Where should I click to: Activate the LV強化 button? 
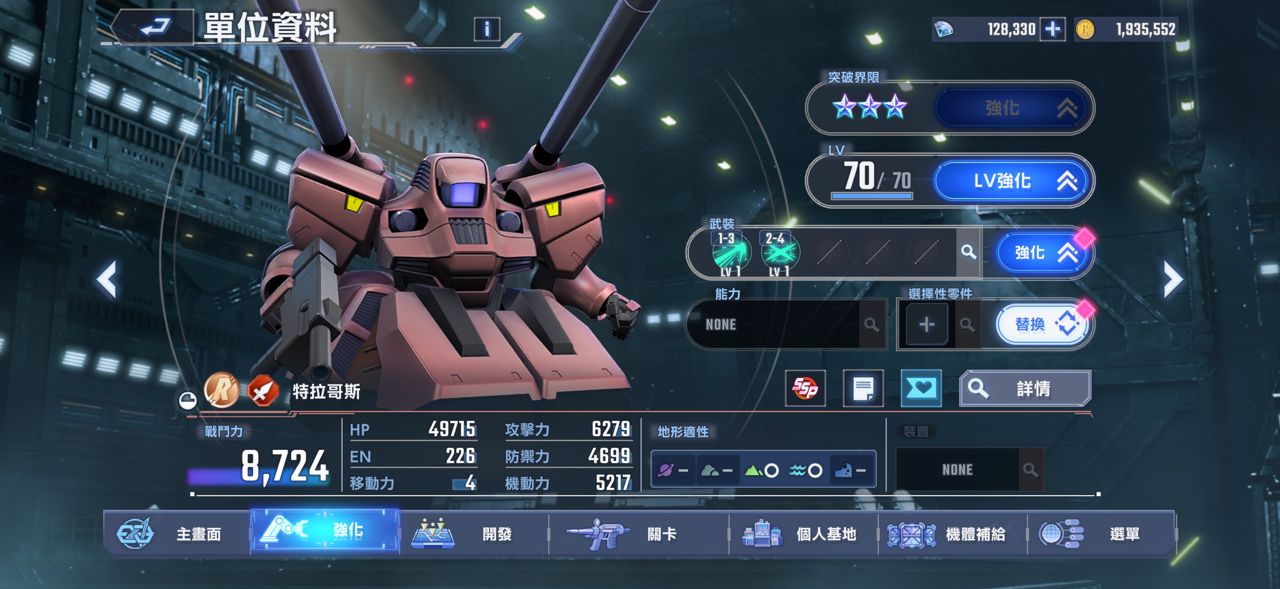[x=1013, y=181]
